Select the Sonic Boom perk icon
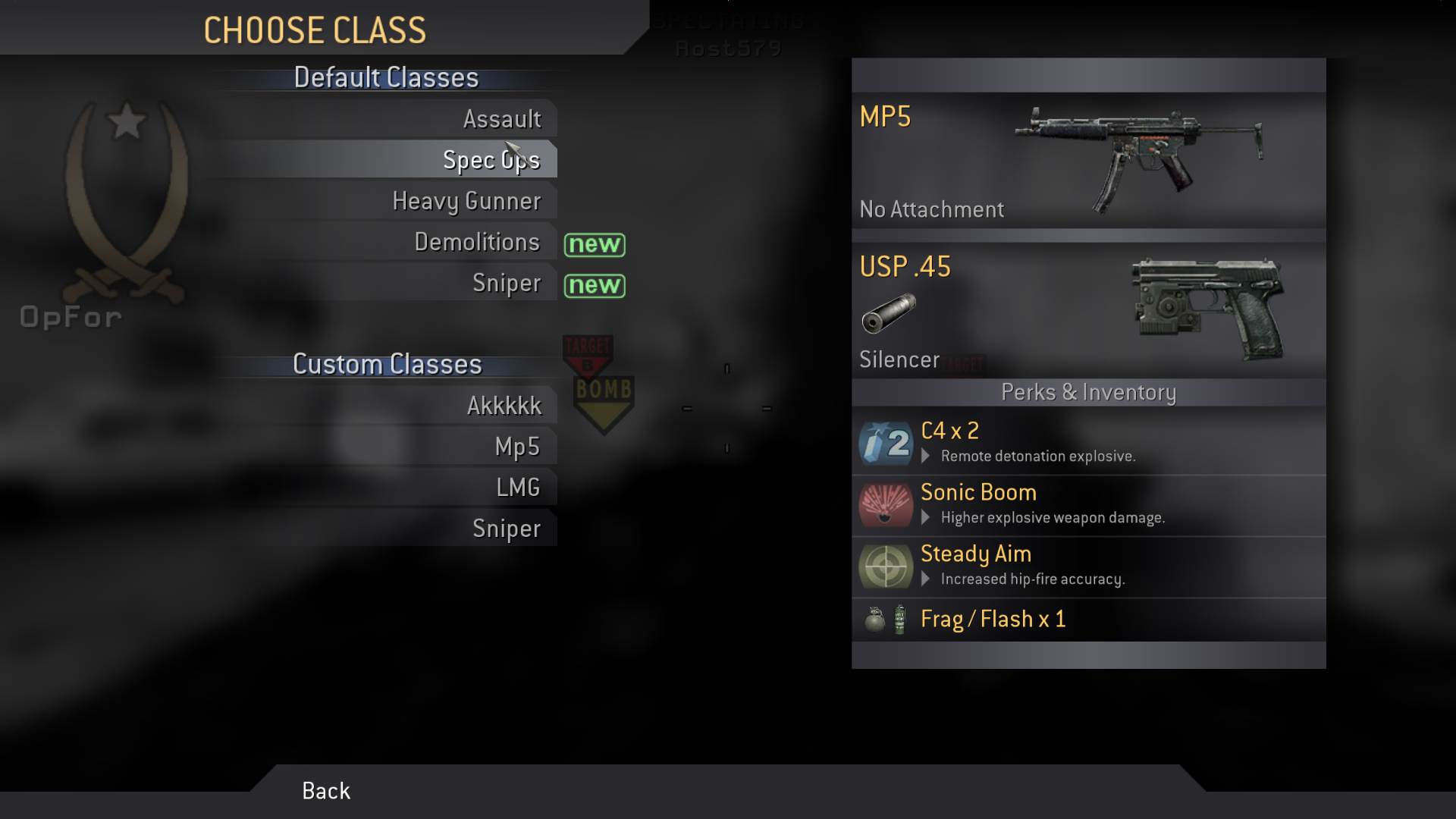 coord(885,506)
